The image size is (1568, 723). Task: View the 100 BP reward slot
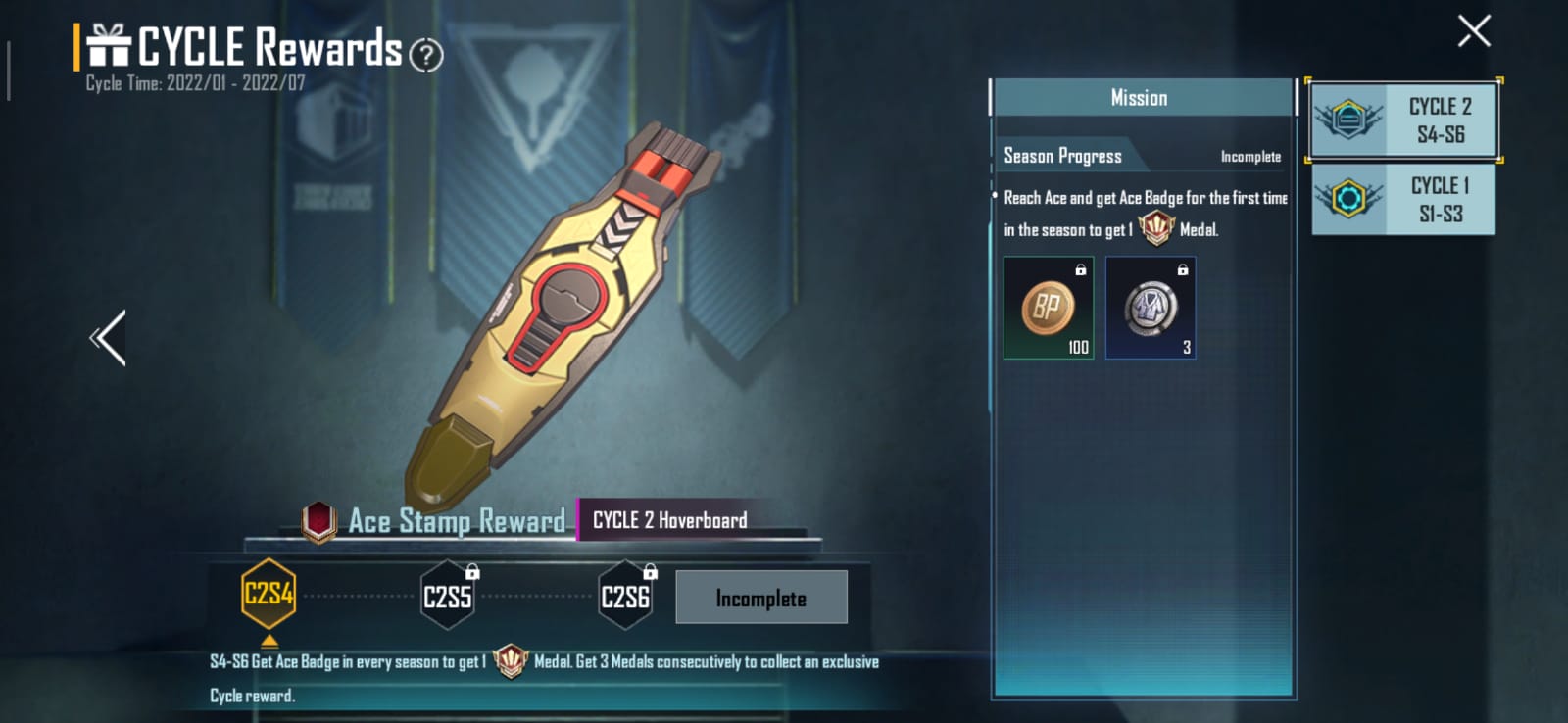coord(1048,309)
